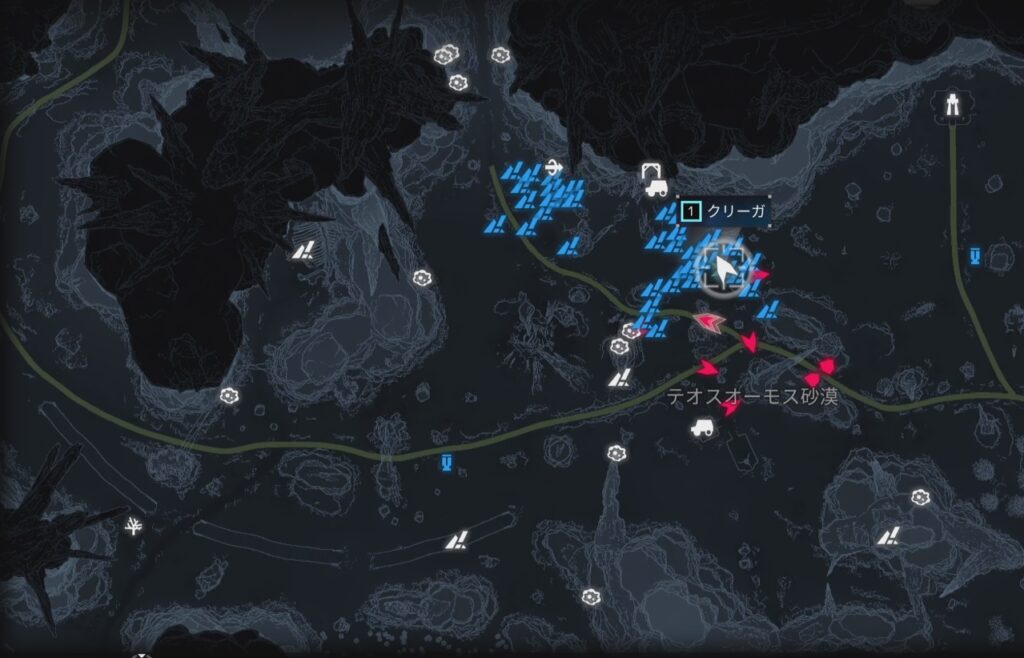Select the speeder marker below テオスオーモス砂漠
The height and width of the screenshot is (658, 1024).
[701, 428]
